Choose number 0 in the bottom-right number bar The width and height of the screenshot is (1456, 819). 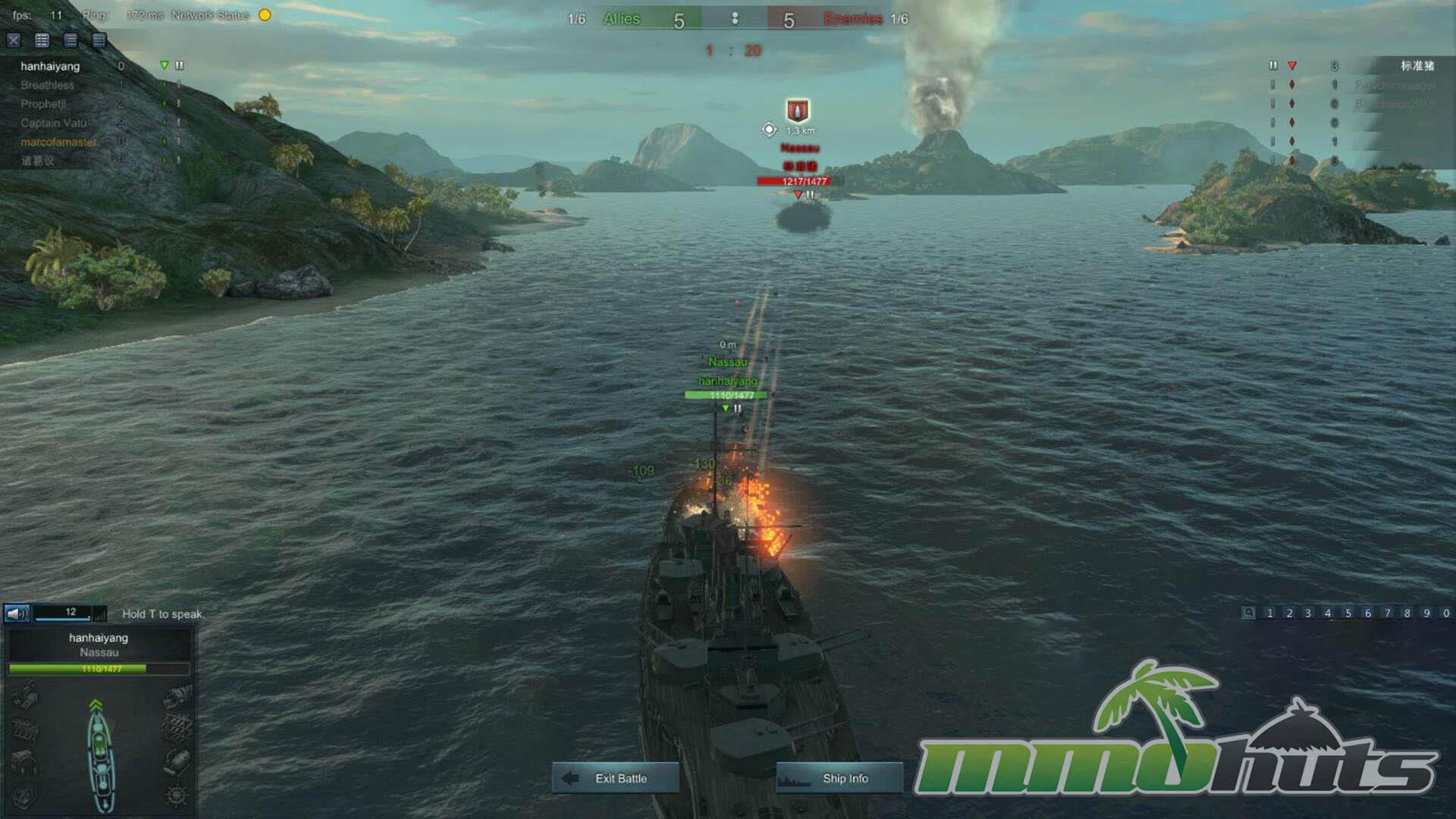coord(1445,613)
